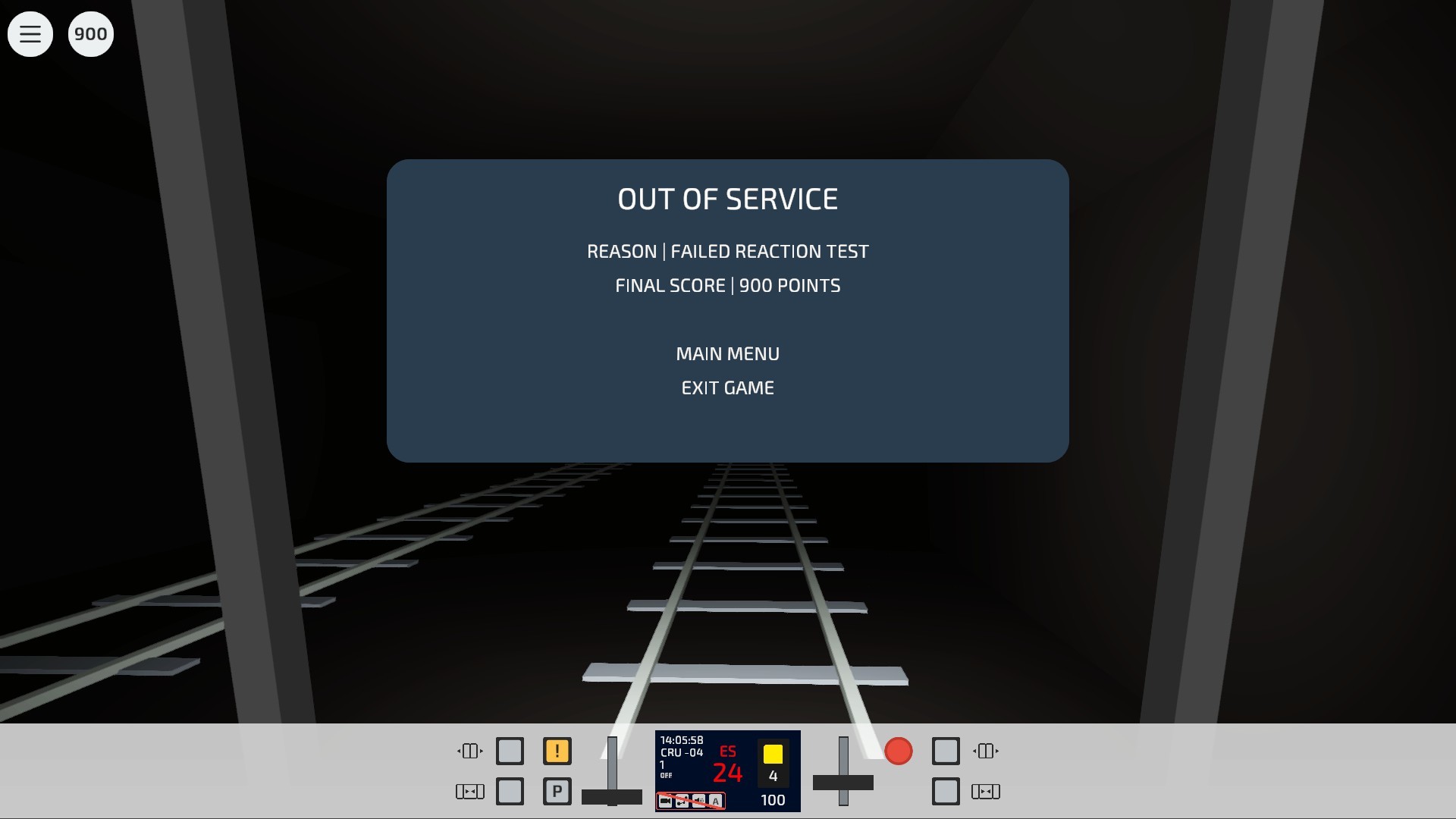Toggle the lower-left square door button
This screenshot has width=1456, height=819.
[x=510, y=791]
